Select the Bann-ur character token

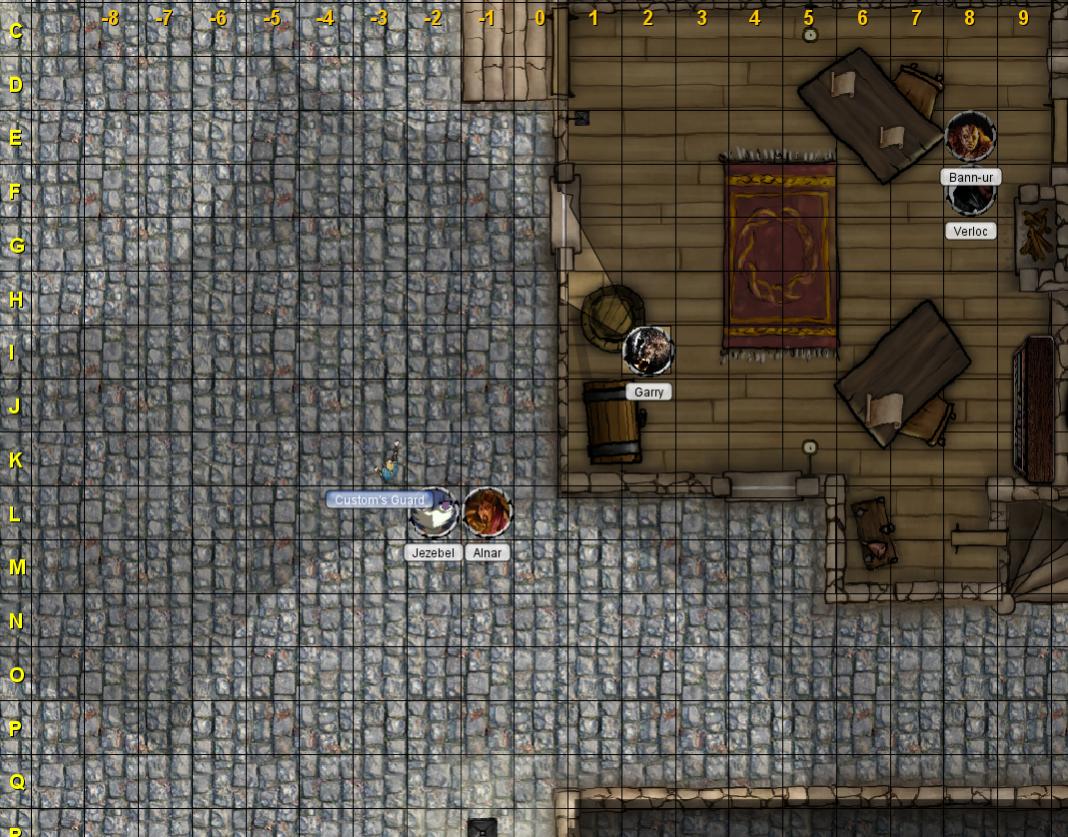[970, 137]
